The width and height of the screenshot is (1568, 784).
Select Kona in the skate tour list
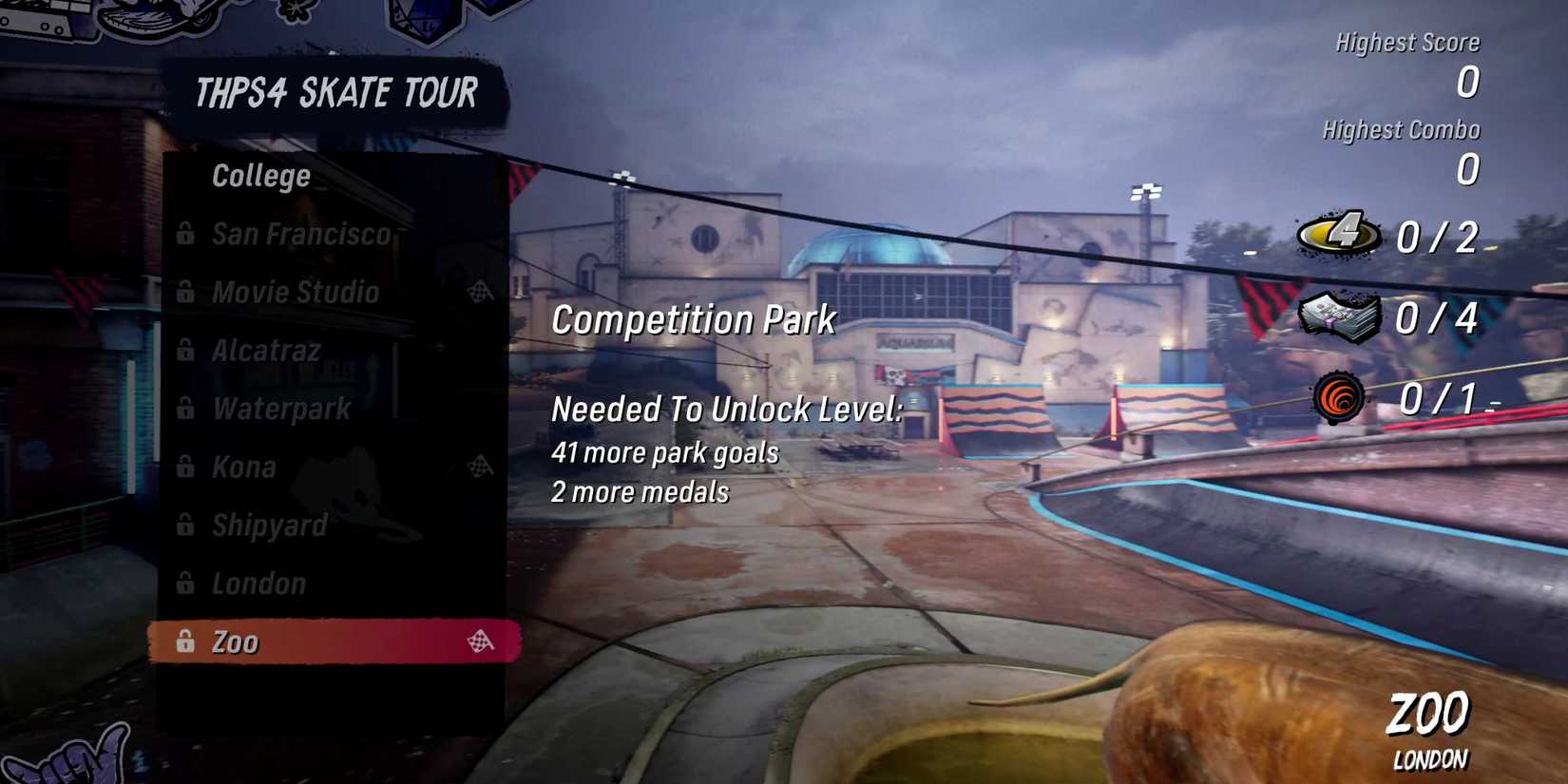click(245, 468)
